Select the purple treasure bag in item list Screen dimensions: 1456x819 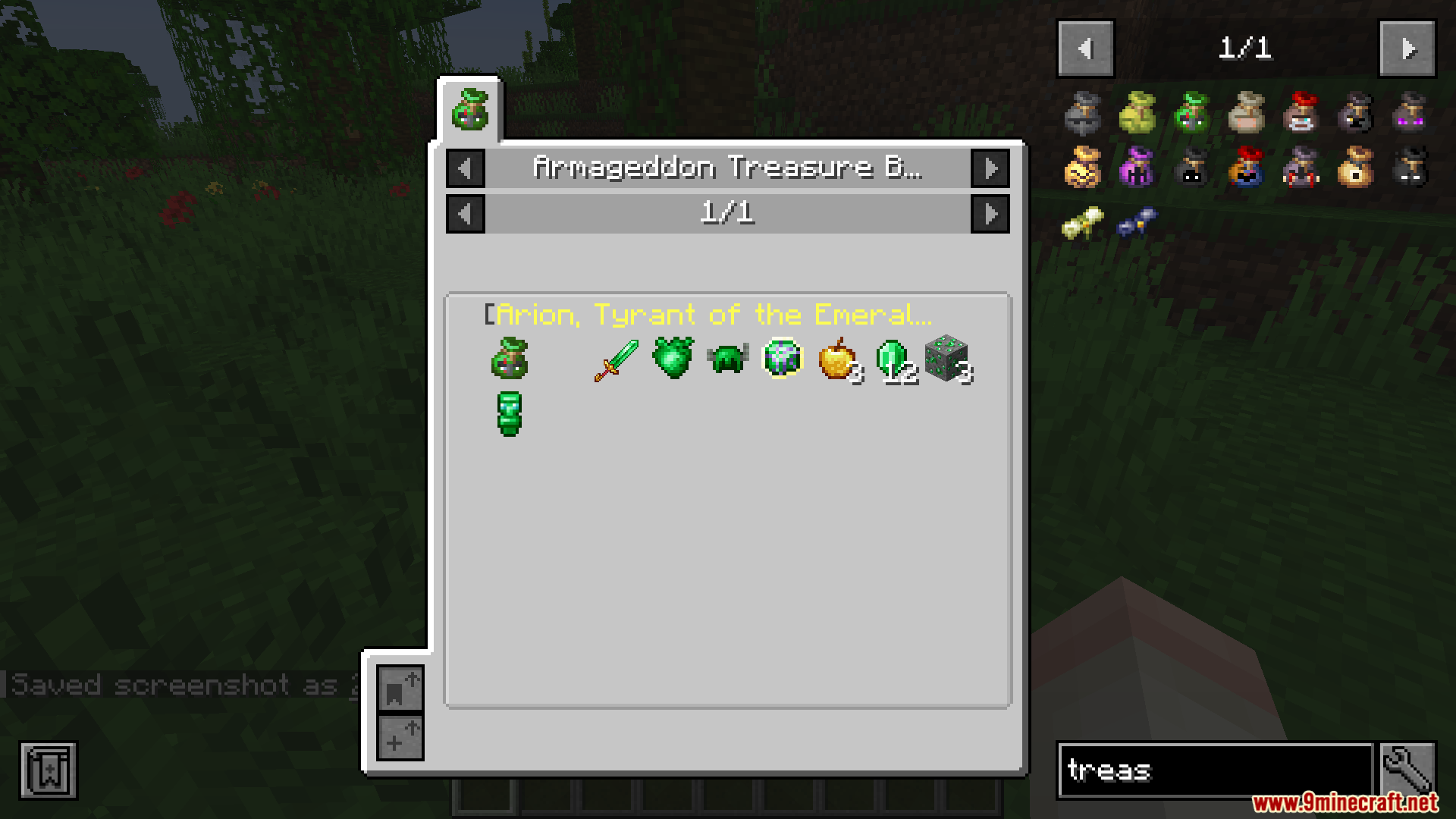1137,167
